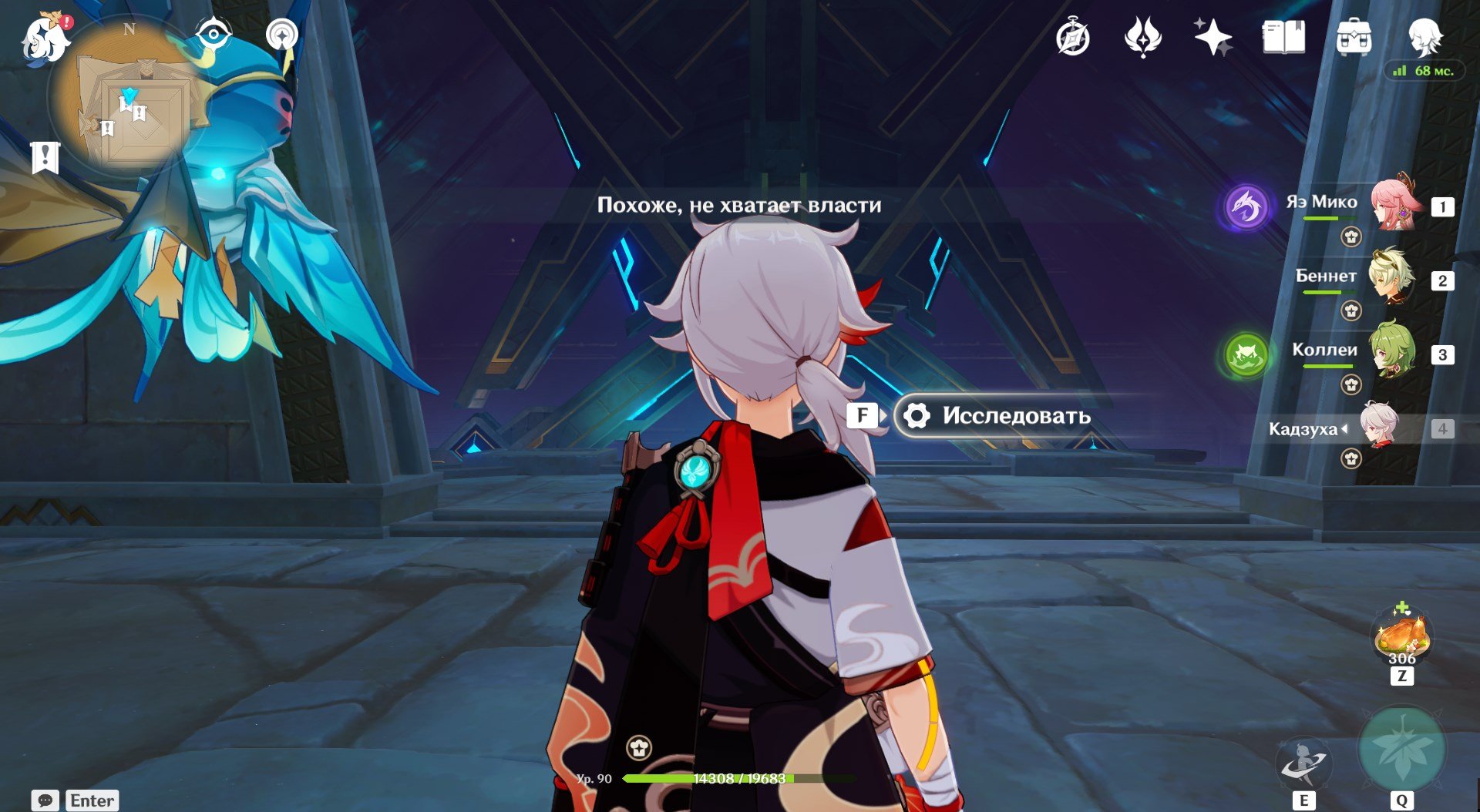Open the Adventurer Handbook book icon
Viewport: 1480px width, 812px height.
point(1283,37)
